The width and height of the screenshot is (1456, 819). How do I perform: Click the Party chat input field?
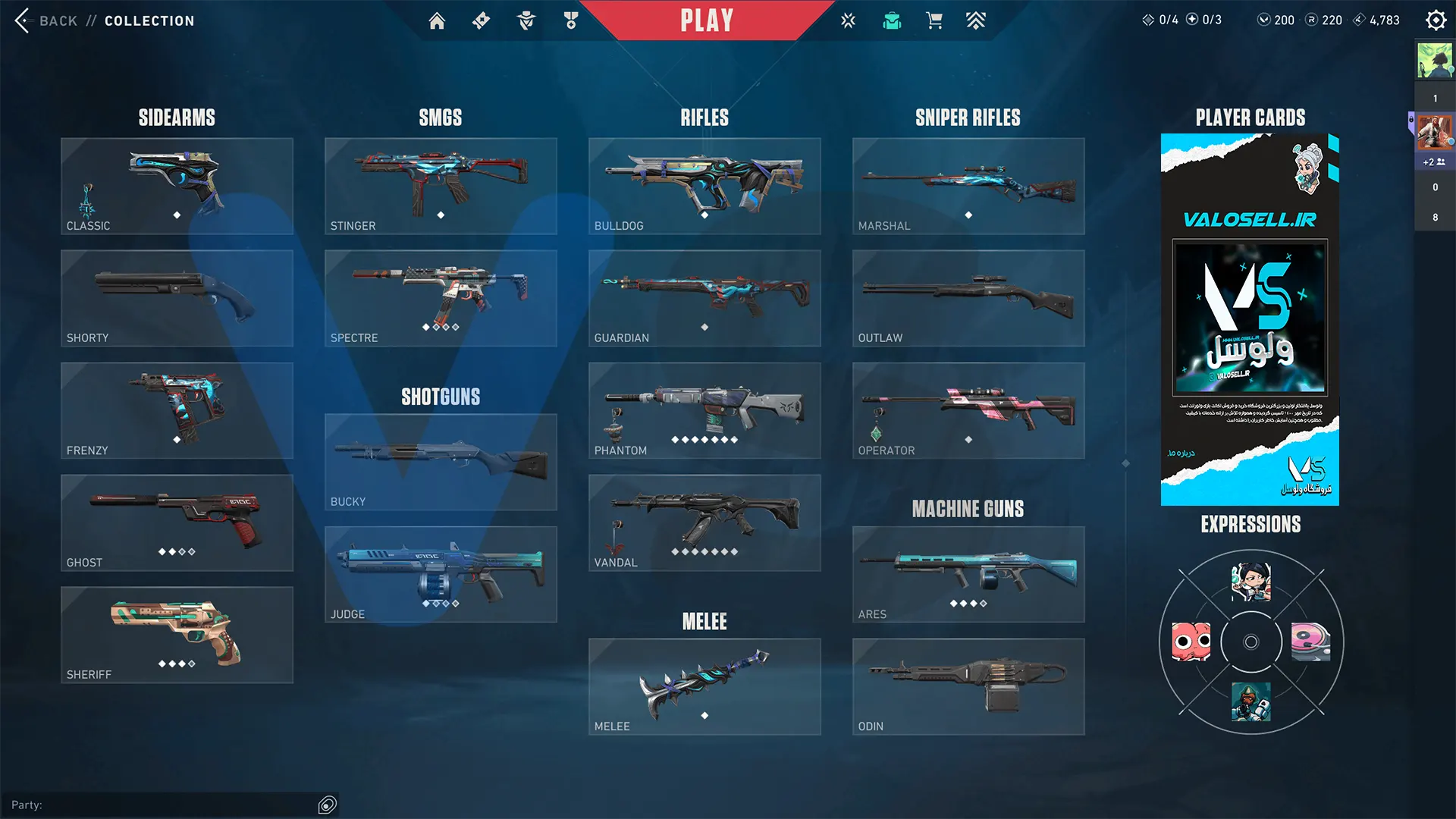163,805
